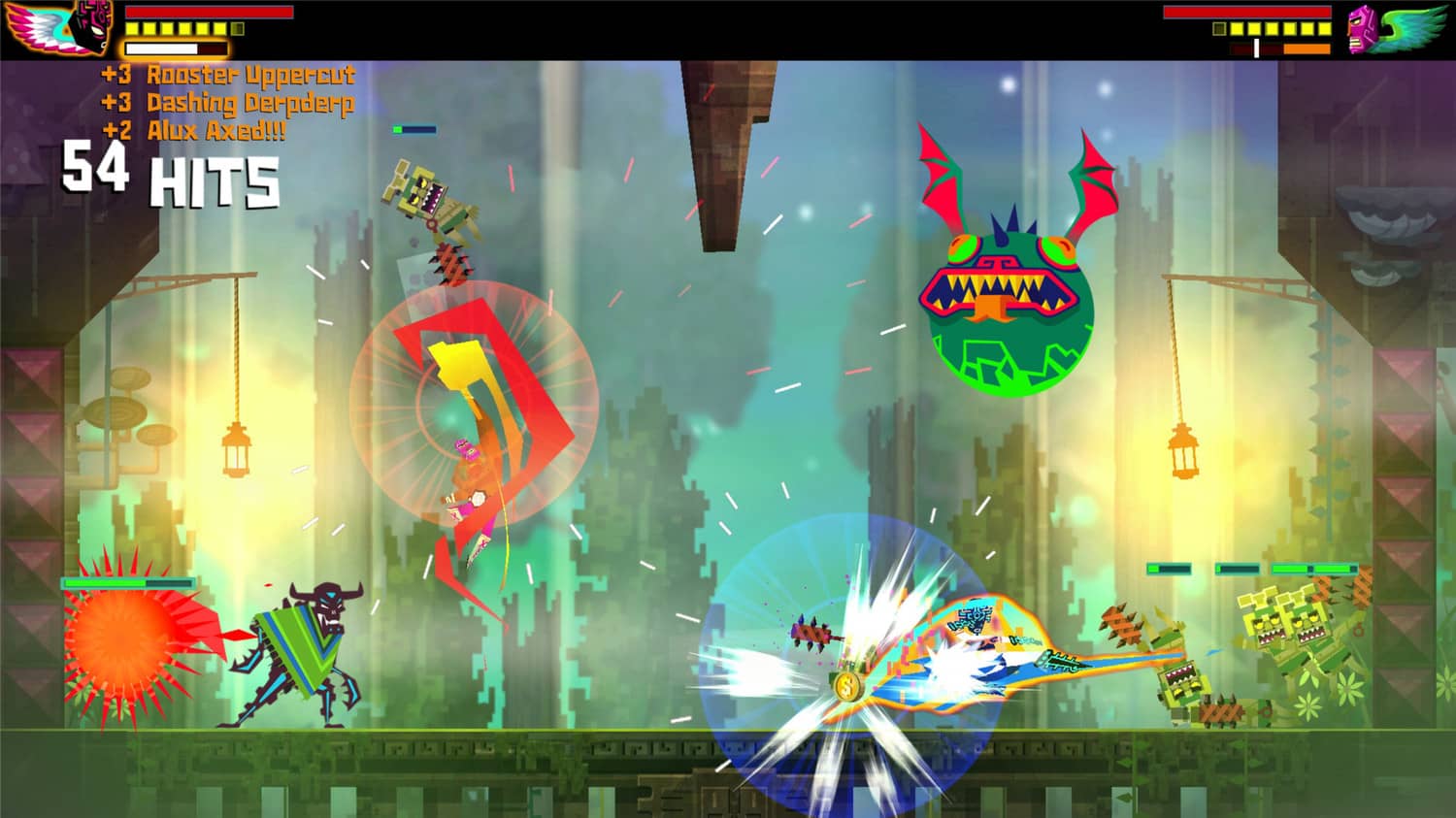Click the white intensity meter under player one's stamina
The height and width of the screenshot is (818, 1456).
(160, 49)
